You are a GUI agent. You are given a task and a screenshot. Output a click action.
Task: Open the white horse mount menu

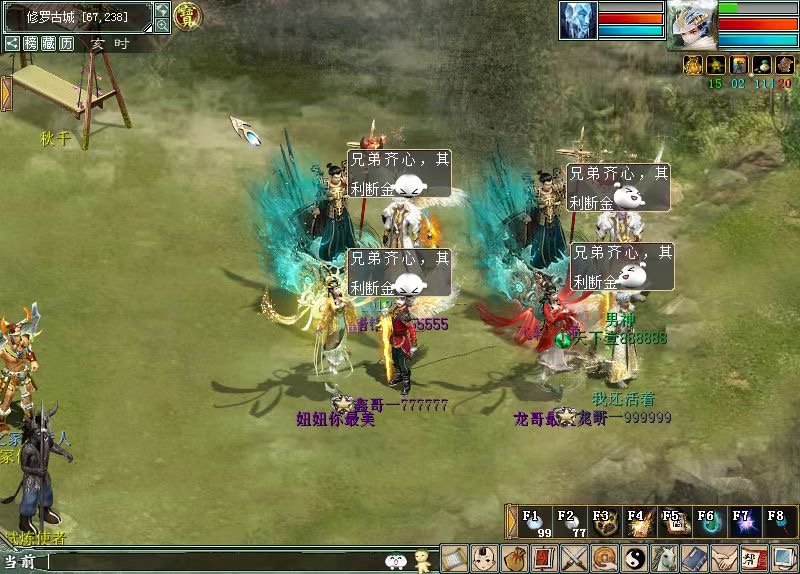pyautogui.click(x=664, y=558)
